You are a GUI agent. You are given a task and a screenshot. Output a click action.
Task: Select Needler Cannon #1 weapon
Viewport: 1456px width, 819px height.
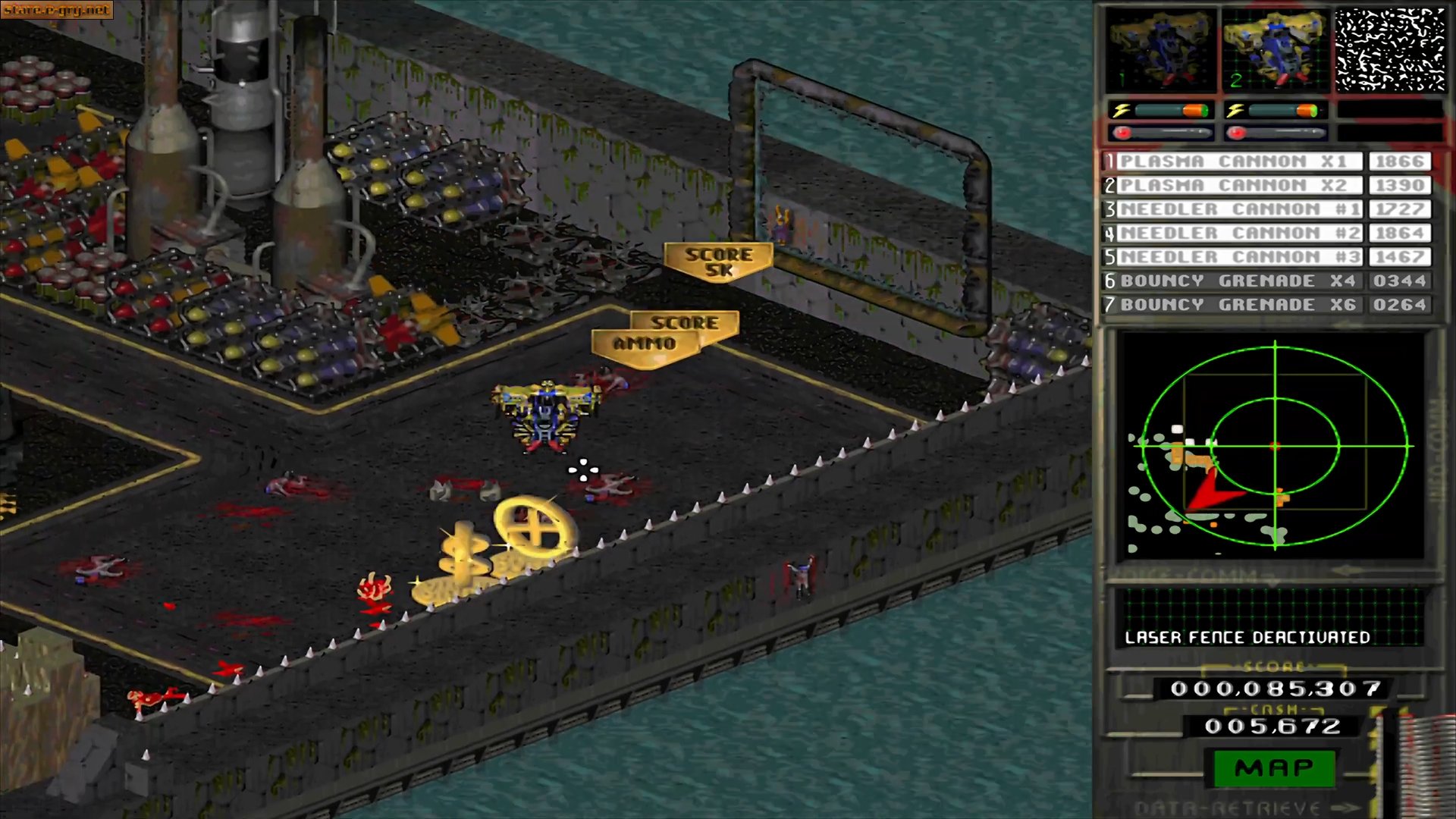click(1233, 209)
